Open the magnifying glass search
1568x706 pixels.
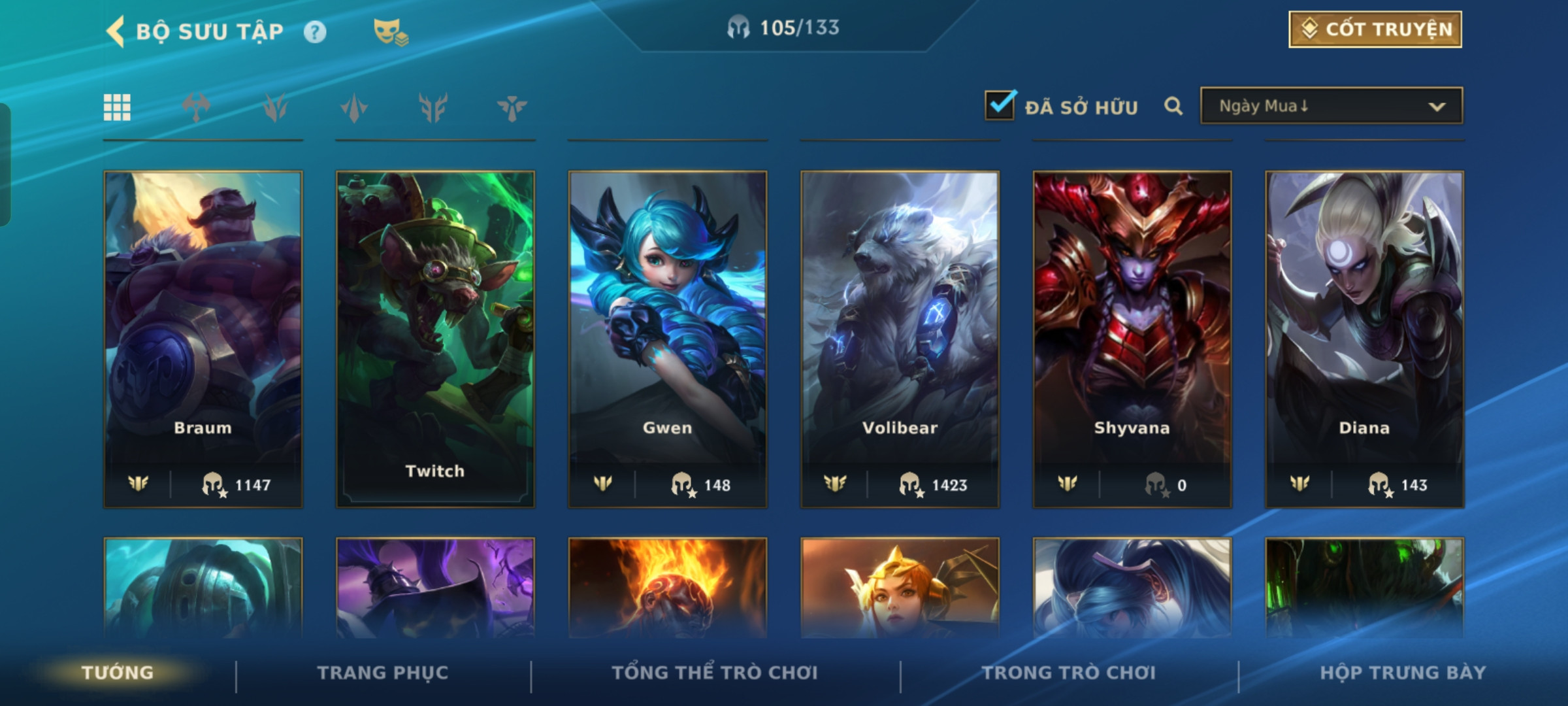[1173, 106]
